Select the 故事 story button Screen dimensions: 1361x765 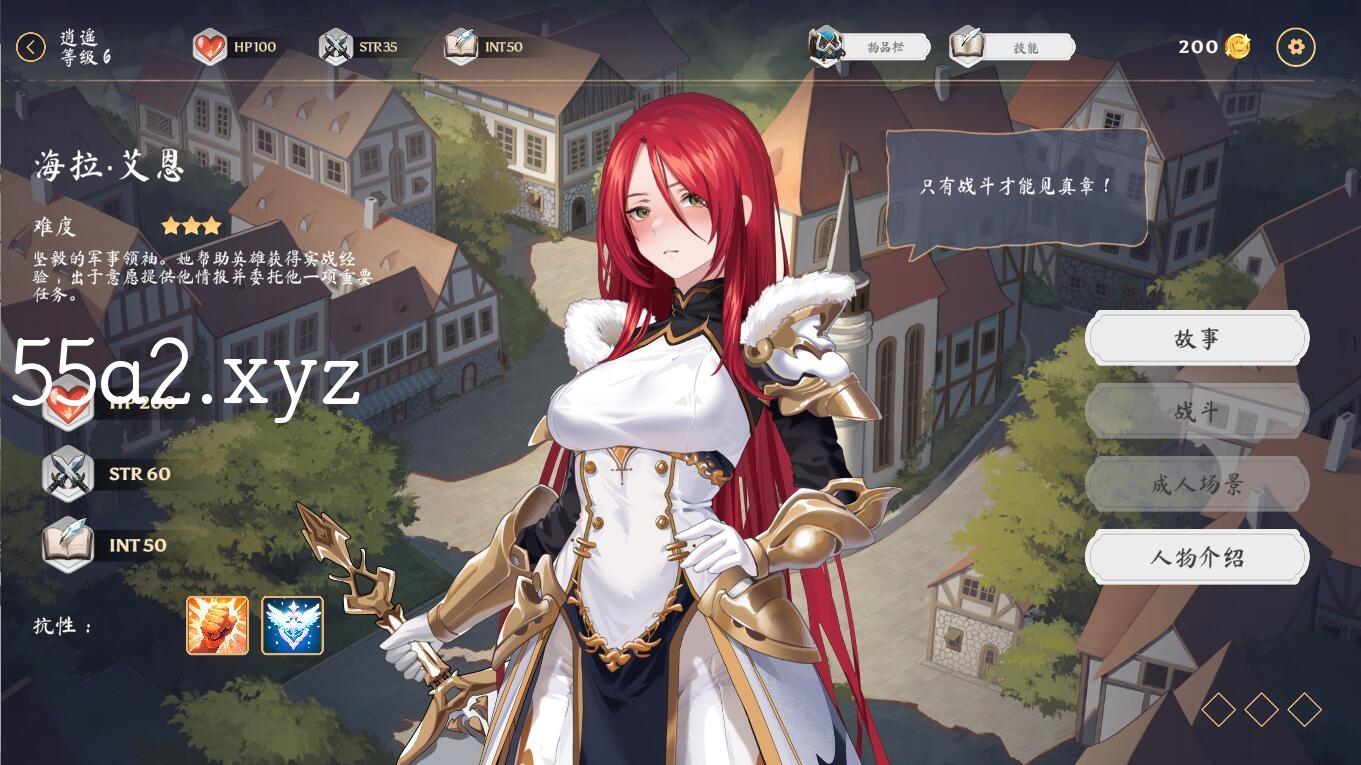point(1196,339)
